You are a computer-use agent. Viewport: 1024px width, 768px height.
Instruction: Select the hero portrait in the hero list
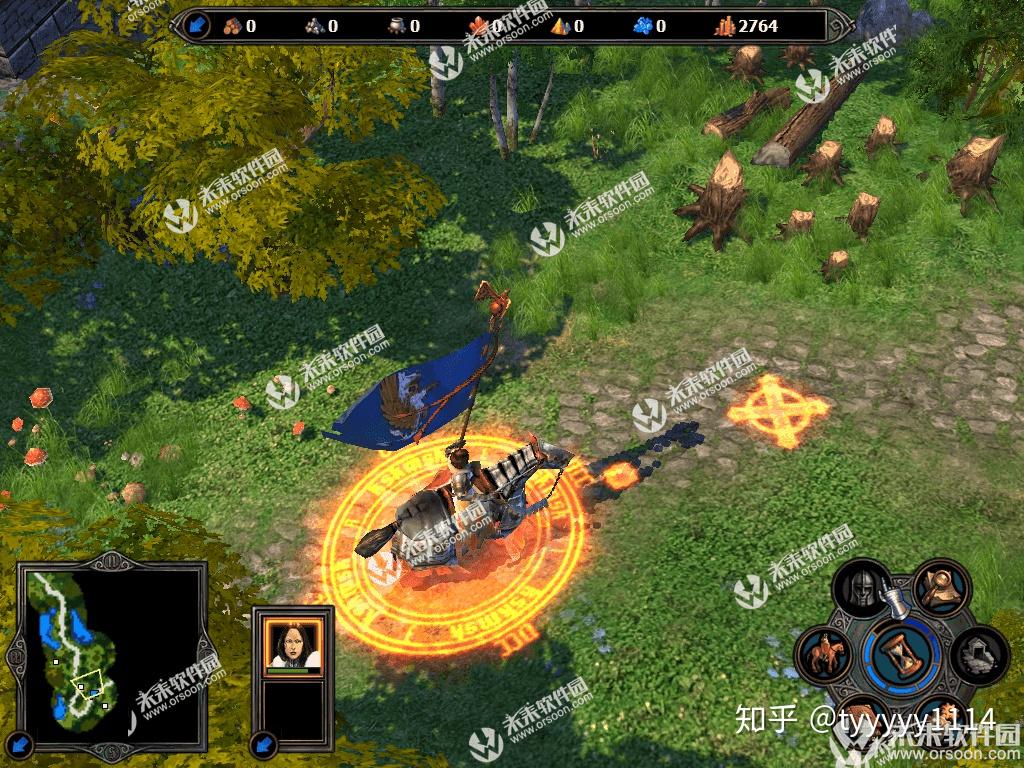pos(292,642)
